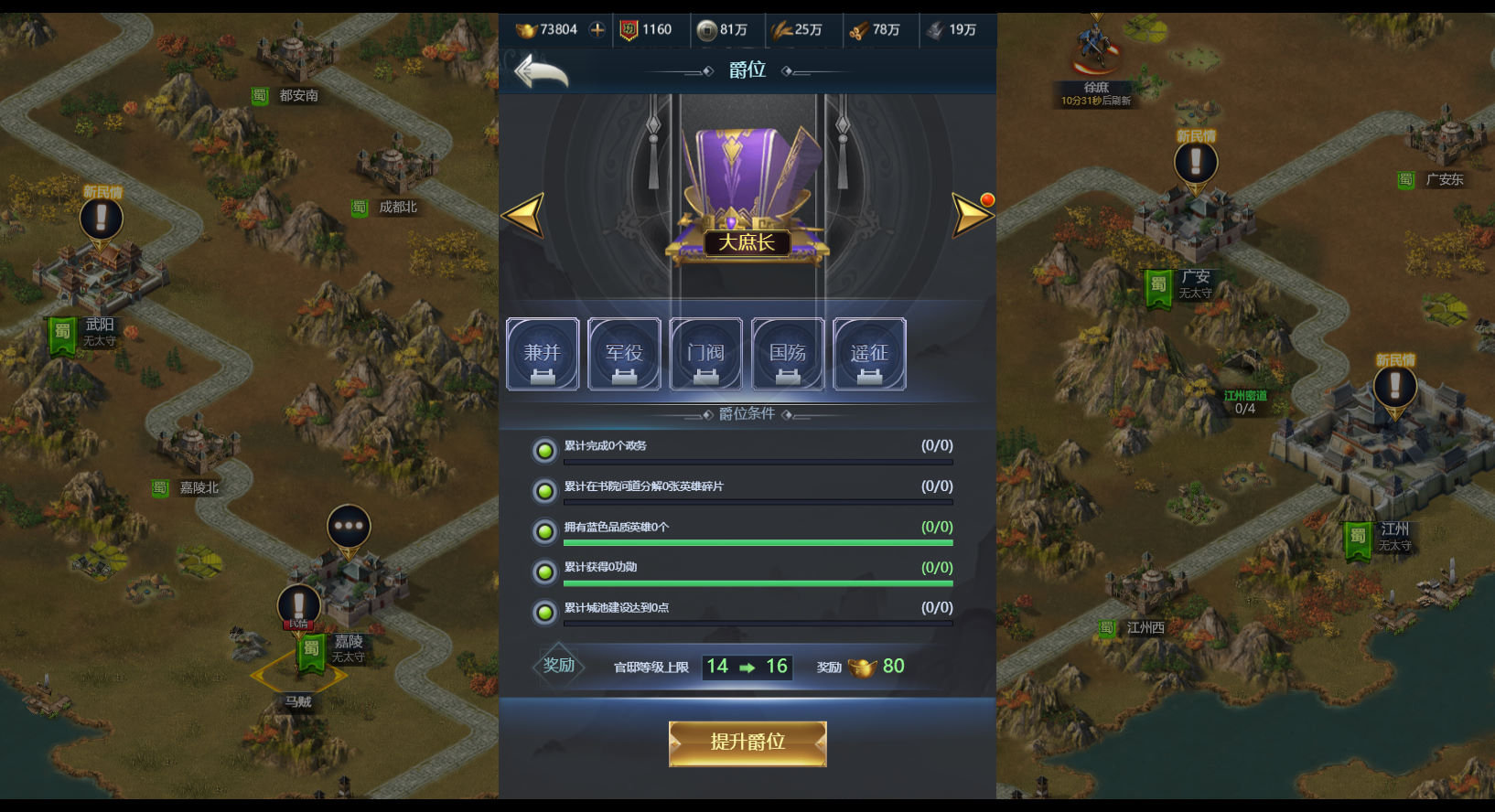Go back with the white arrow
The image size is (1495, 812).
click(541, 70)
